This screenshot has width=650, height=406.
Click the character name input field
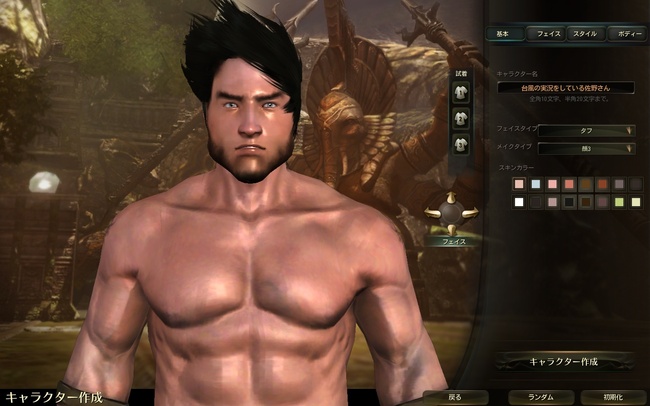pos(566,88)
